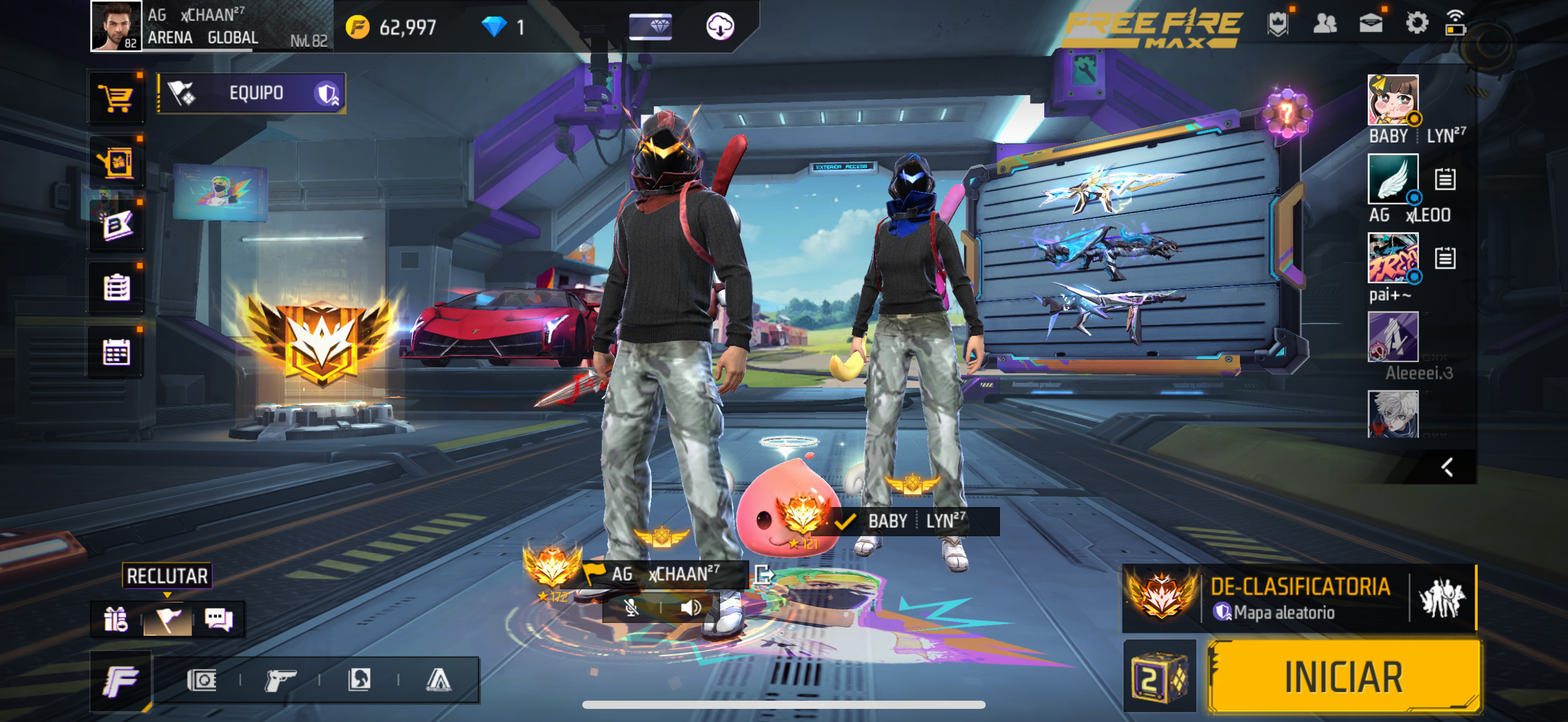Open the weapons pistol tab
The width and height of the screenshot is (1568, 722).
click(x=280, y=679)
